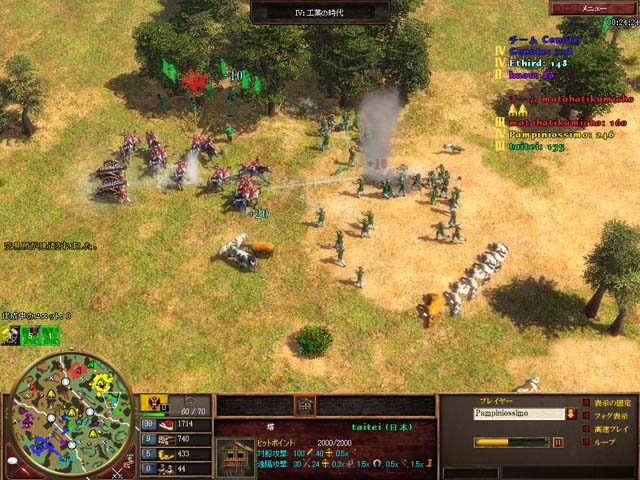The image size is (640, 480).
Task: Select the Pampiniossimo player name field
Action: click(517, 413)
